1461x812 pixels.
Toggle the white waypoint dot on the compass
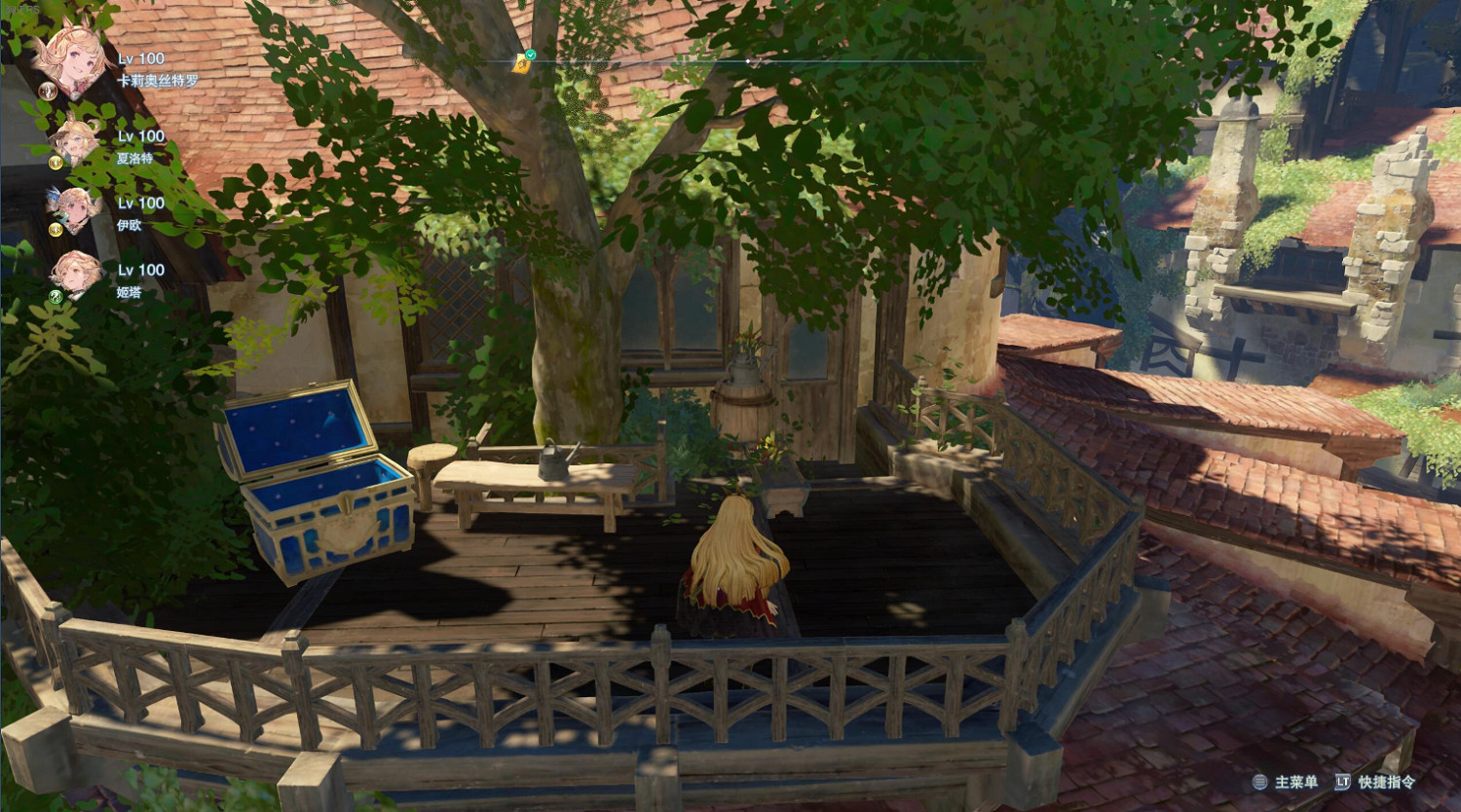747,60
